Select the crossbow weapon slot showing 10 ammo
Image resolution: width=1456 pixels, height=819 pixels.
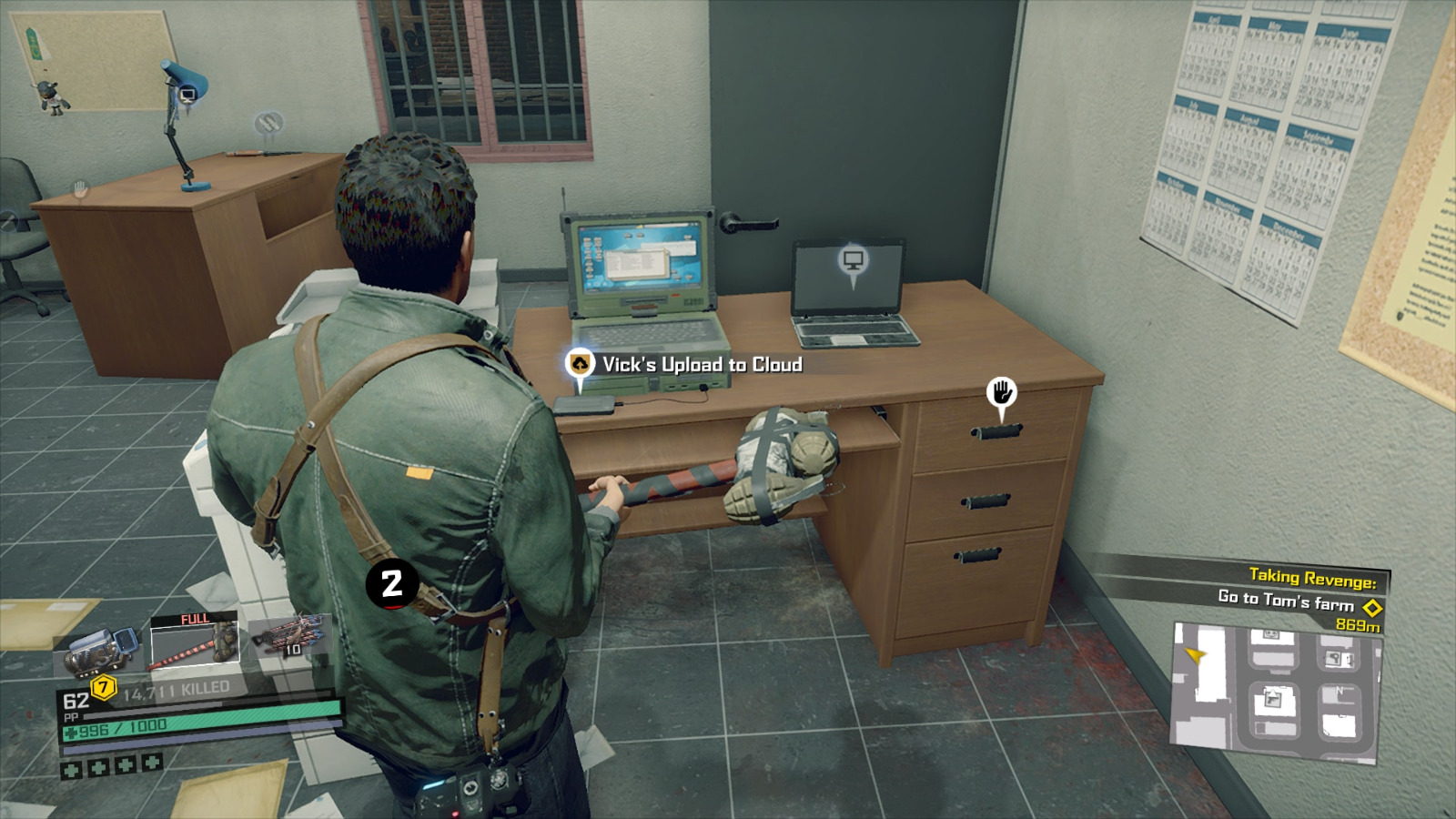[x=291, y=638]
